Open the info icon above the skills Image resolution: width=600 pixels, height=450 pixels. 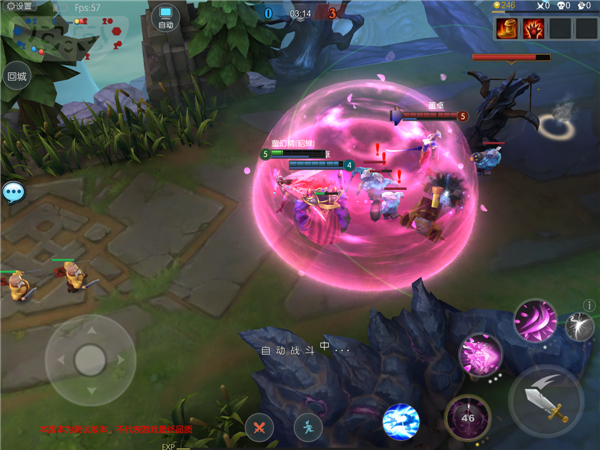(589, 305)
